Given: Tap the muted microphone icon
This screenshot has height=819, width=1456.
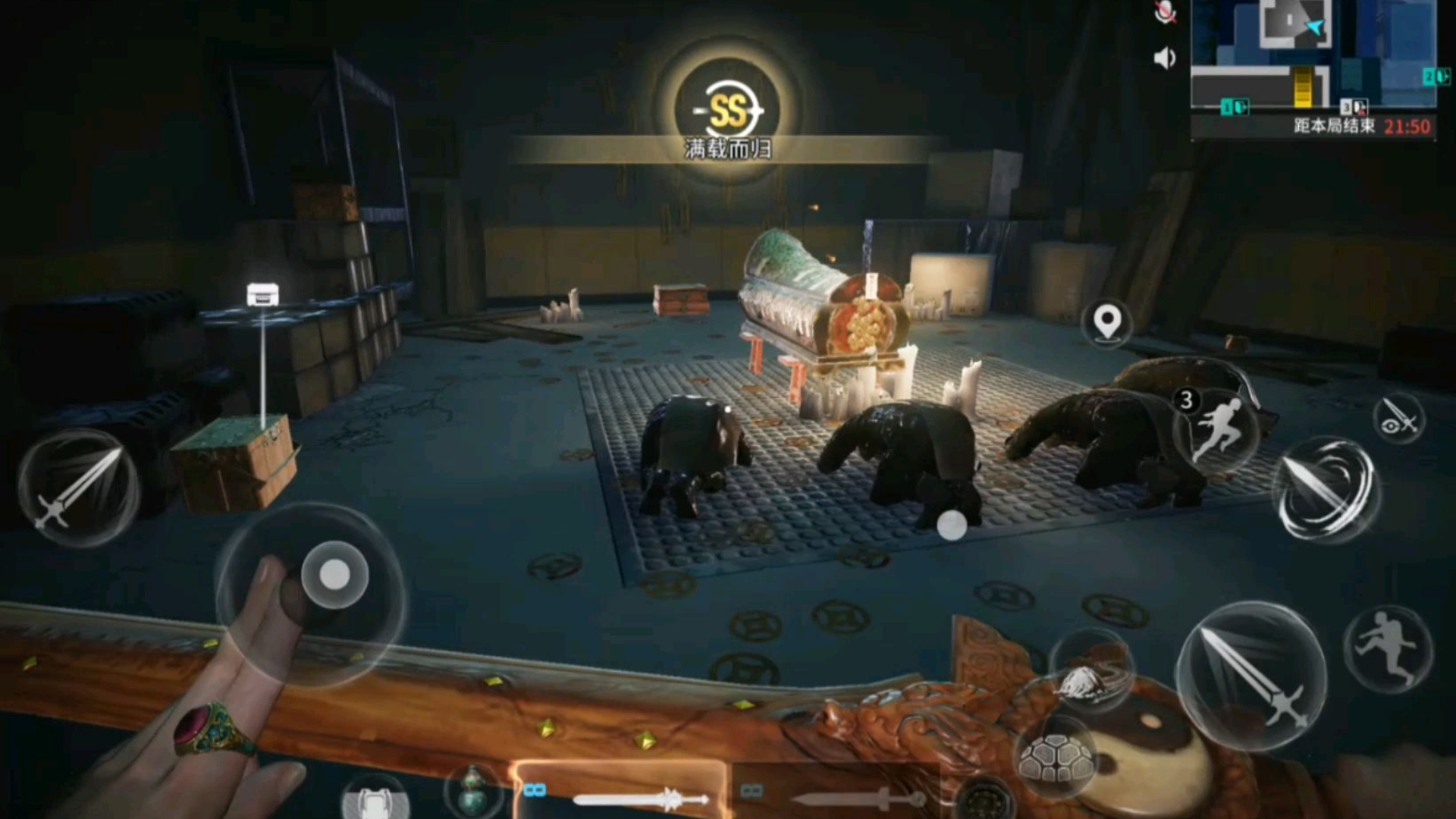Looking at the screenshot, I should click(x=1166, y=13).
